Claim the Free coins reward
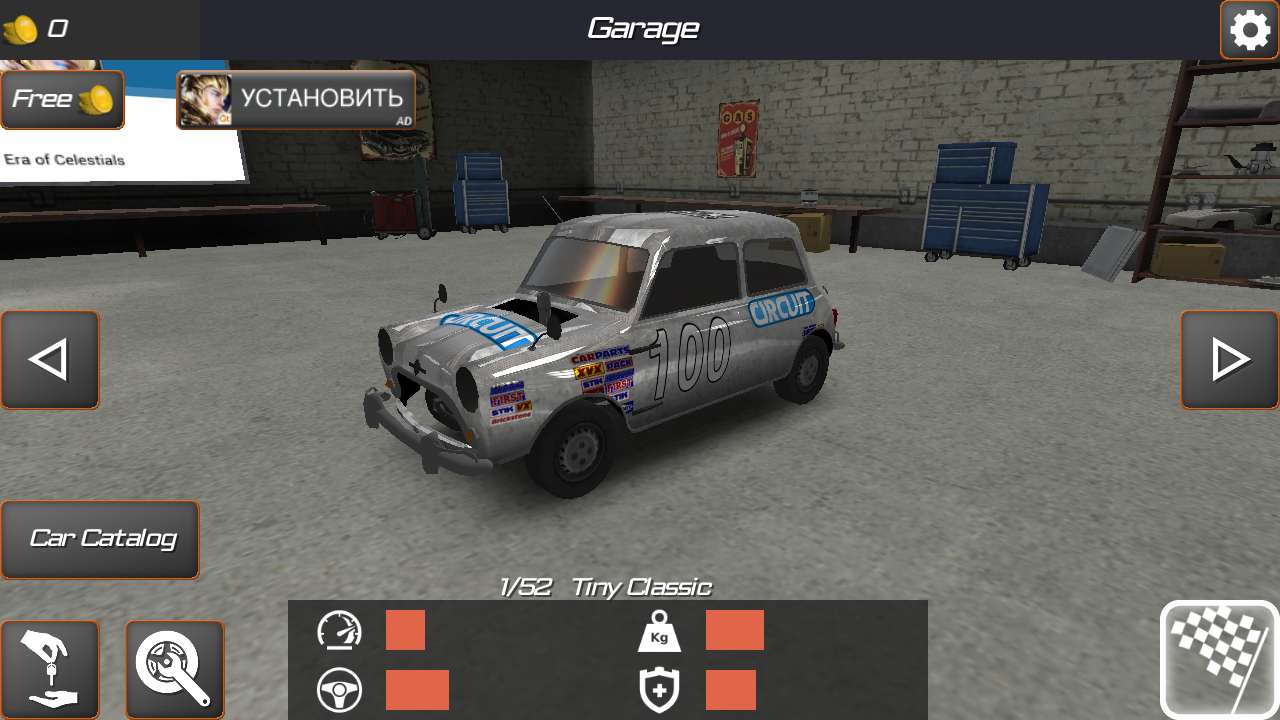The width and height of the screenshot is (1280, 720). point(62,100)
